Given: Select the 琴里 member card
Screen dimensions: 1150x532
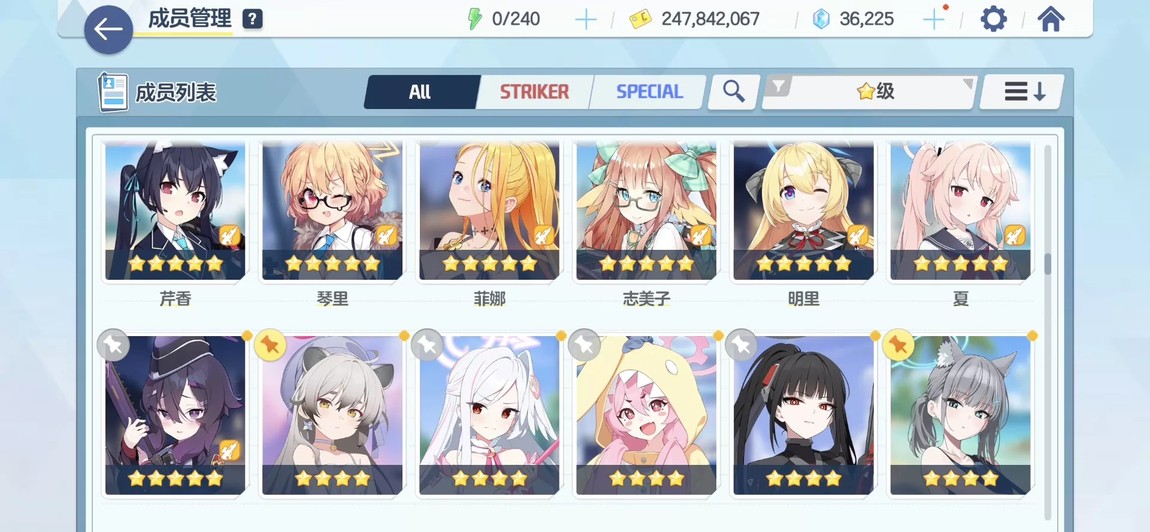Looking at the screenshot, I should pos(332,212).
